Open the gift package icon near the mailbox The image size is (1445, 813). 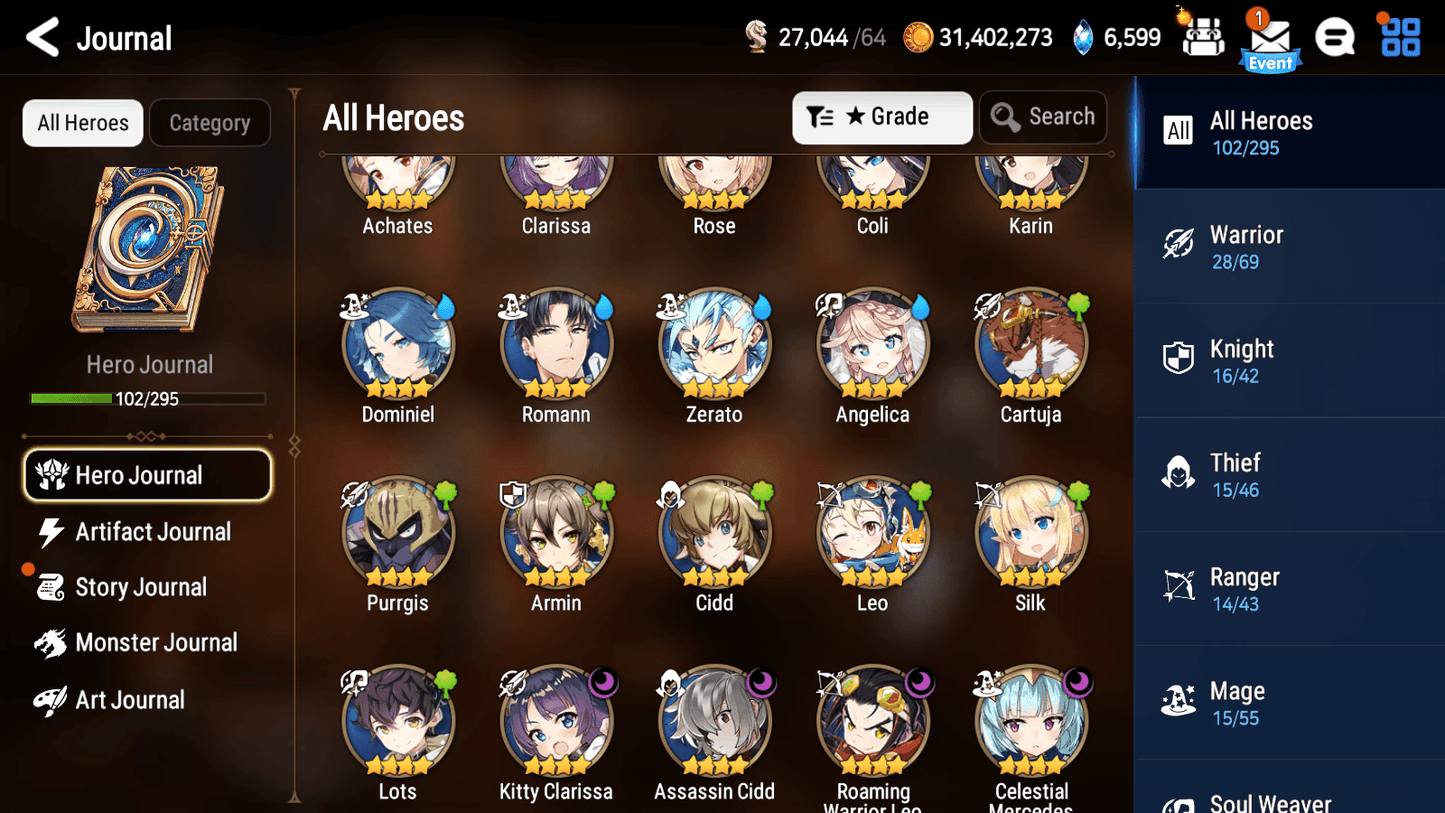tap(1200, 36)
